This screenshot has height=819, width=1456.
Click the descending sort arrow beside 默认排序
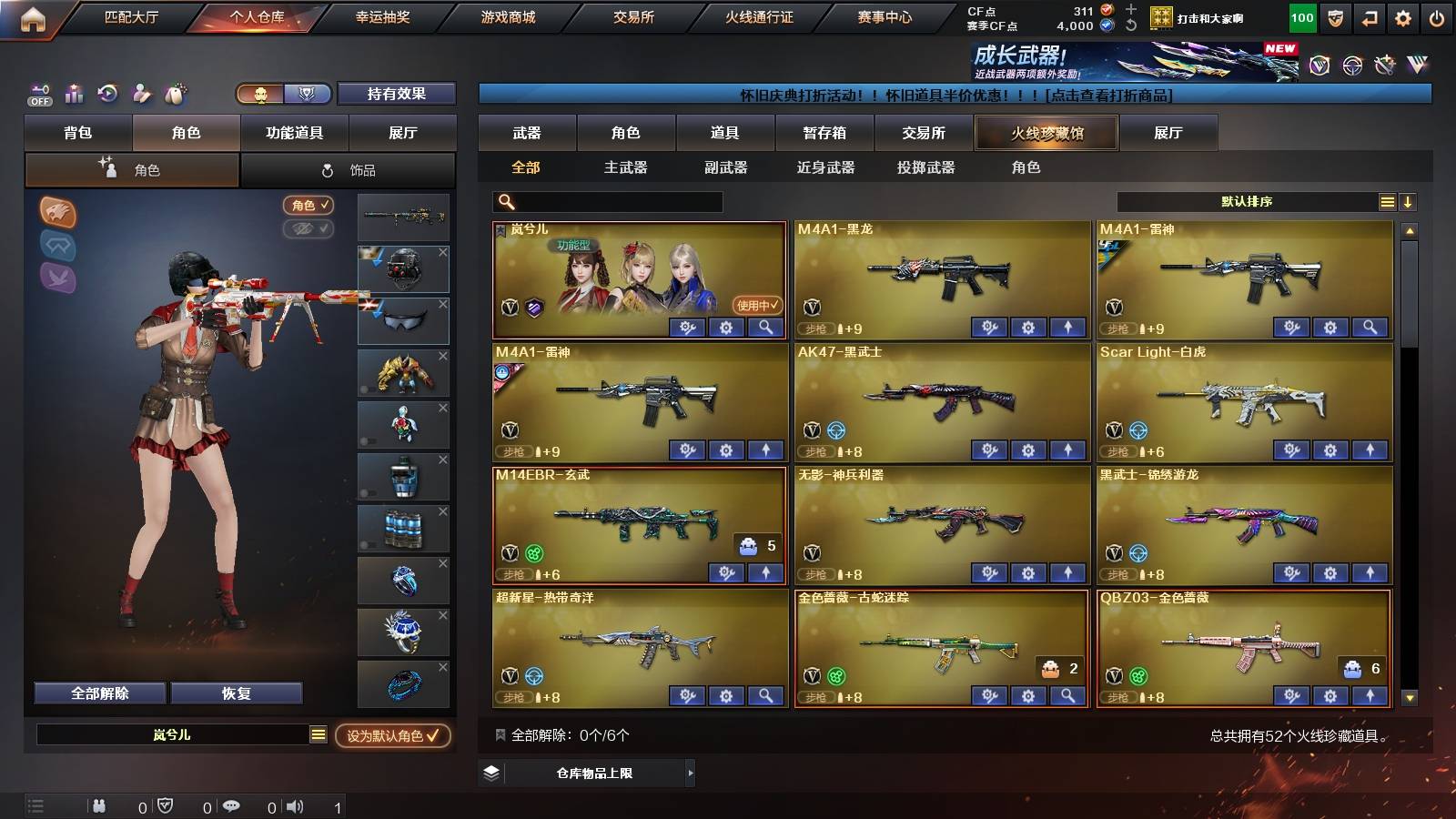pyautogui.click(x=1407, y=202)
